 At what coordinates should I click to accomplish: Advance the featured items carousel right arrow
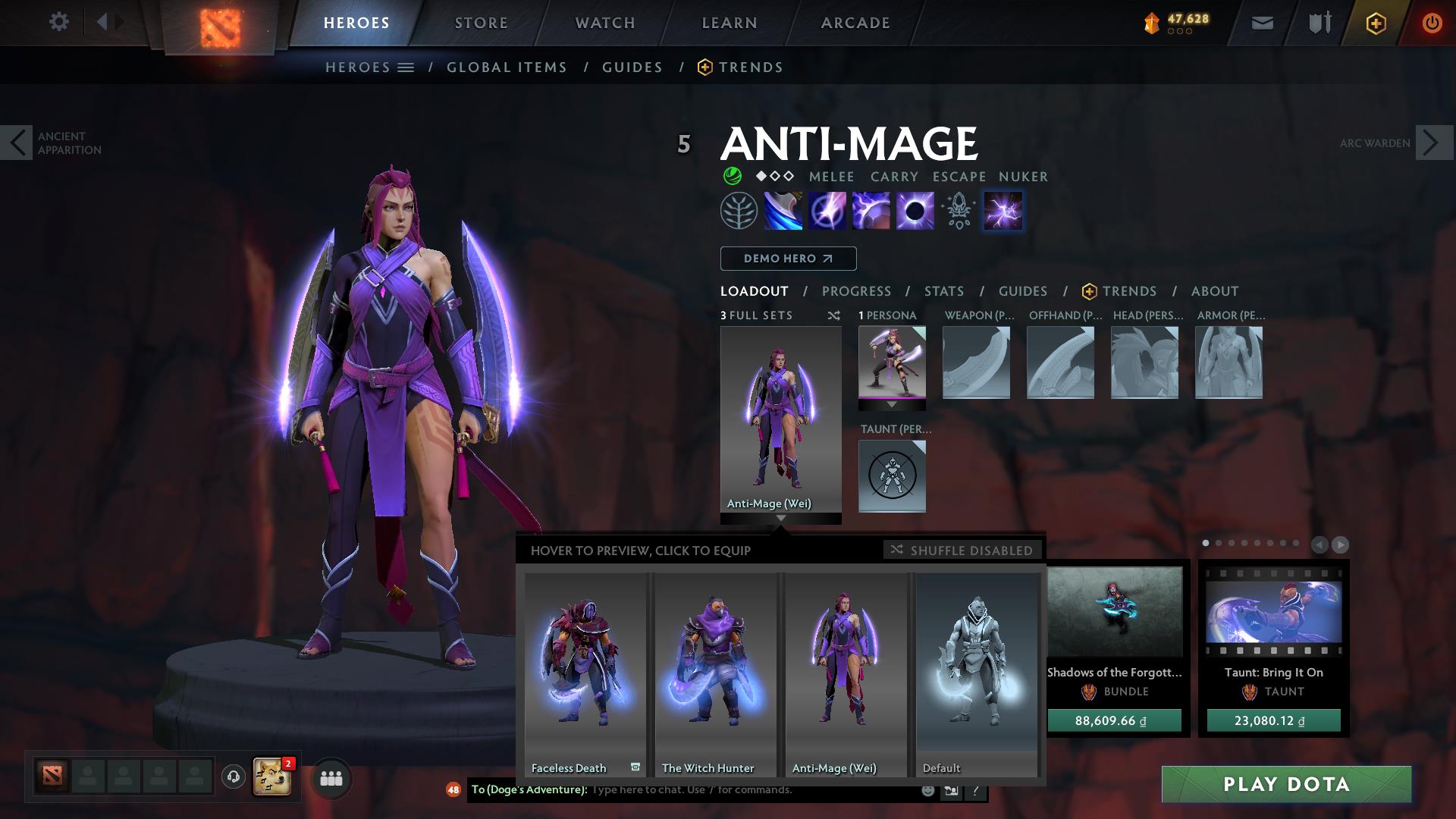[1341, 545]
